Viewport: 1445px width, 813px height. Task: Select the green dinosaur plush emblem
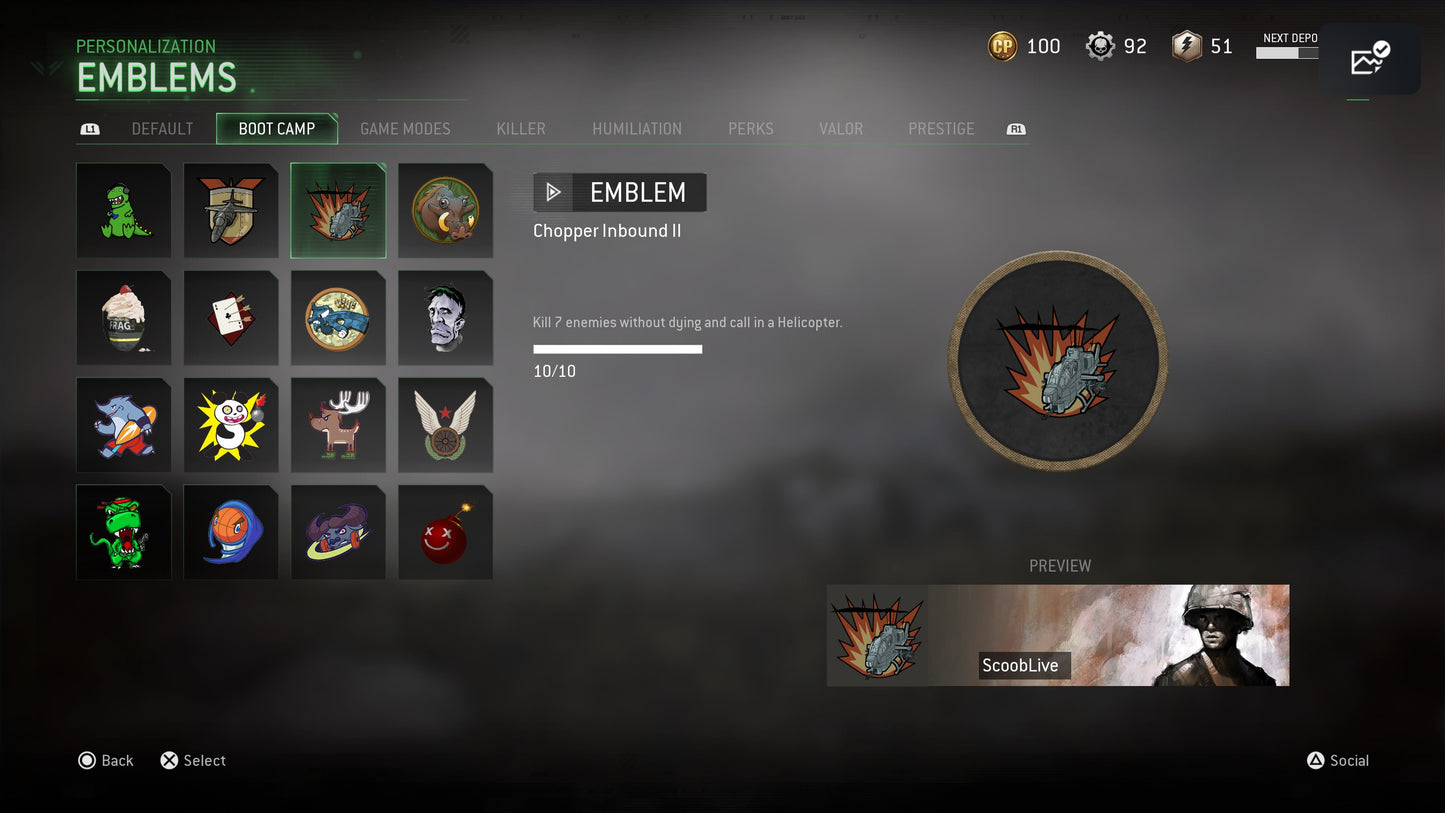tap(124, 211)
